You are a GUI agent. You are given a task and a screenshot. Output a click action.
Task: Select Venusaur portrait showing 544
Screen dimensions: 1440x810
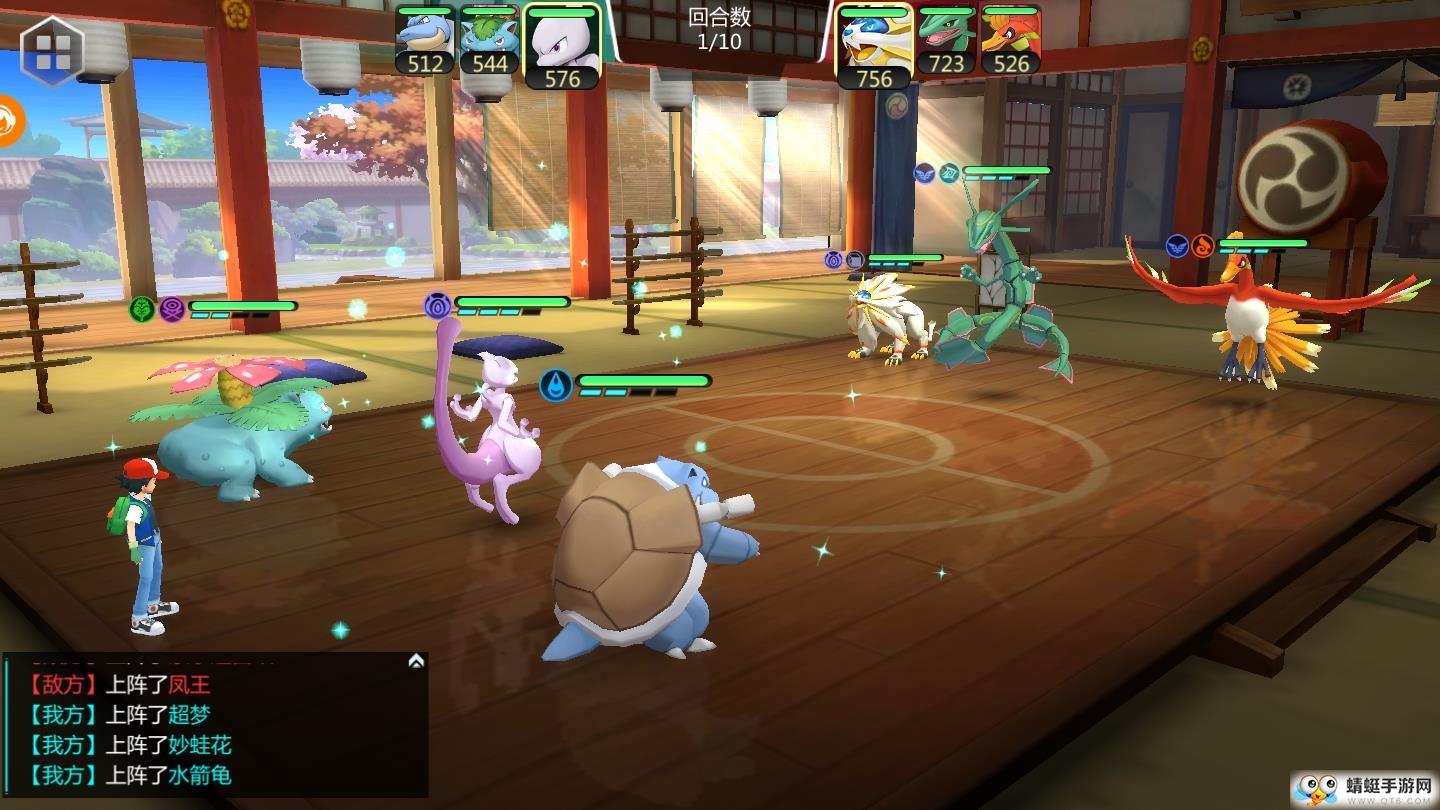pyautogui.click(x=489, y=41)
